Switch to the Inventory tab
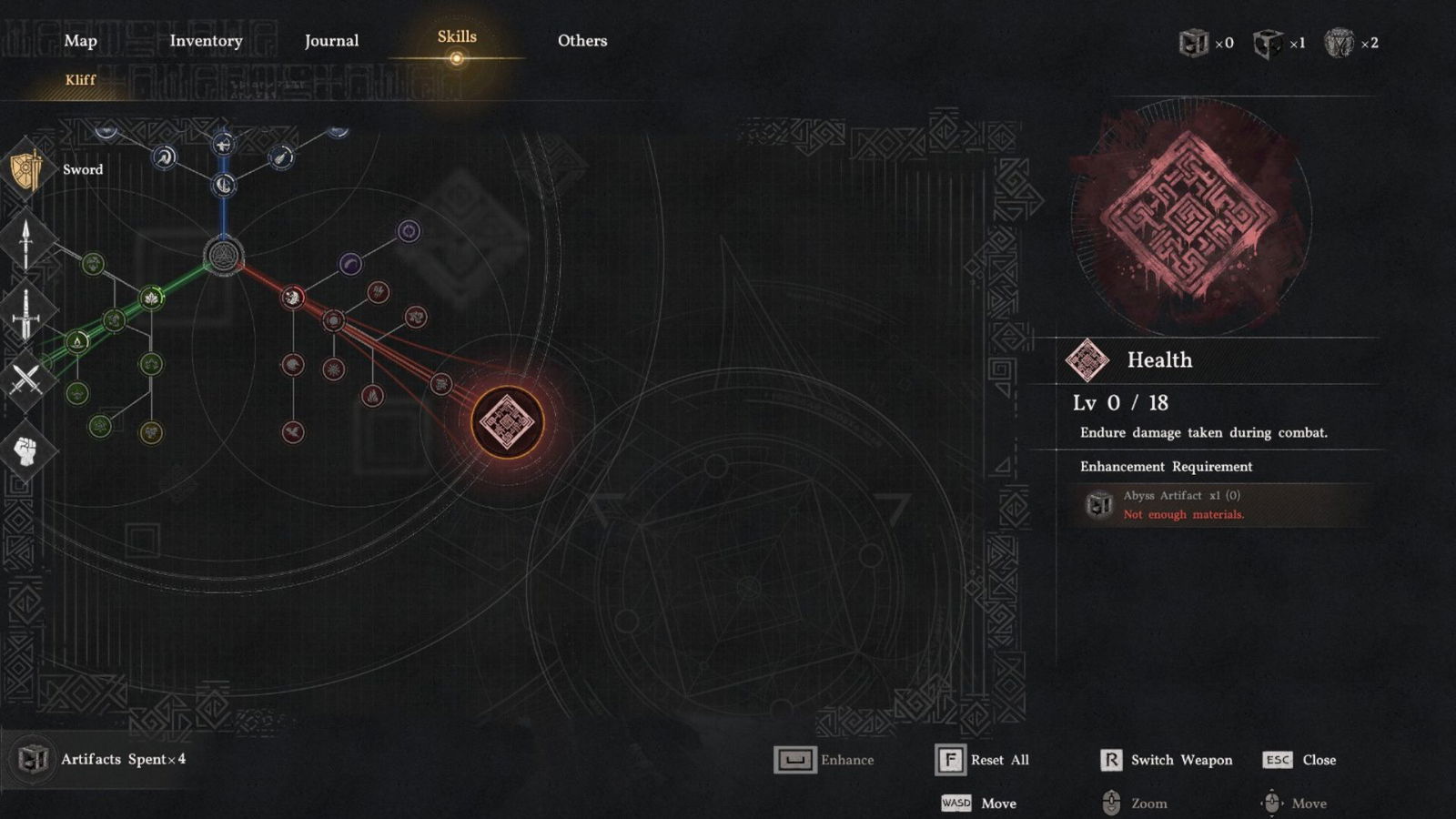 click(206, 41)
